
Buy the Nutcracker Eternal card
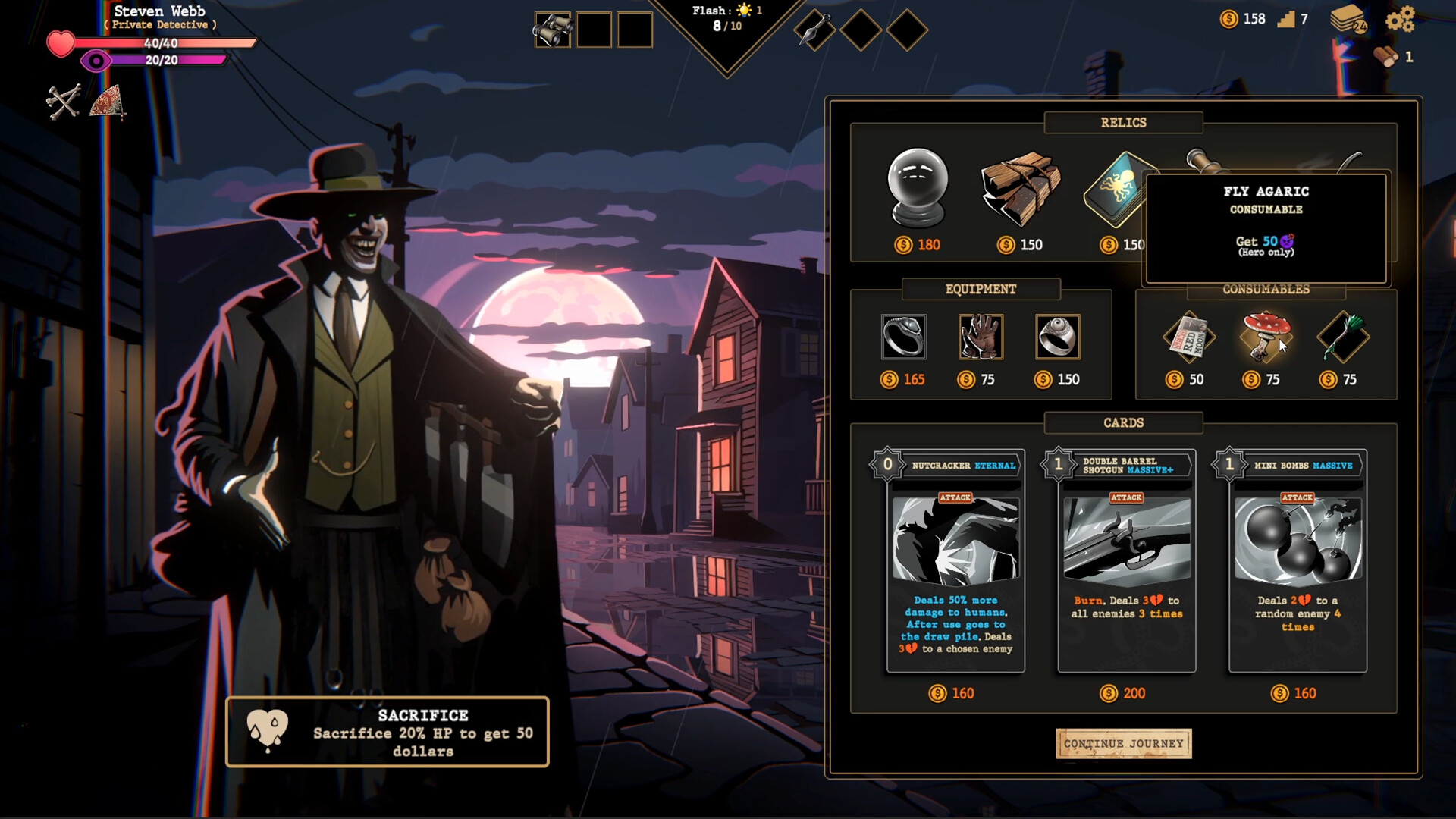[955, 561]
